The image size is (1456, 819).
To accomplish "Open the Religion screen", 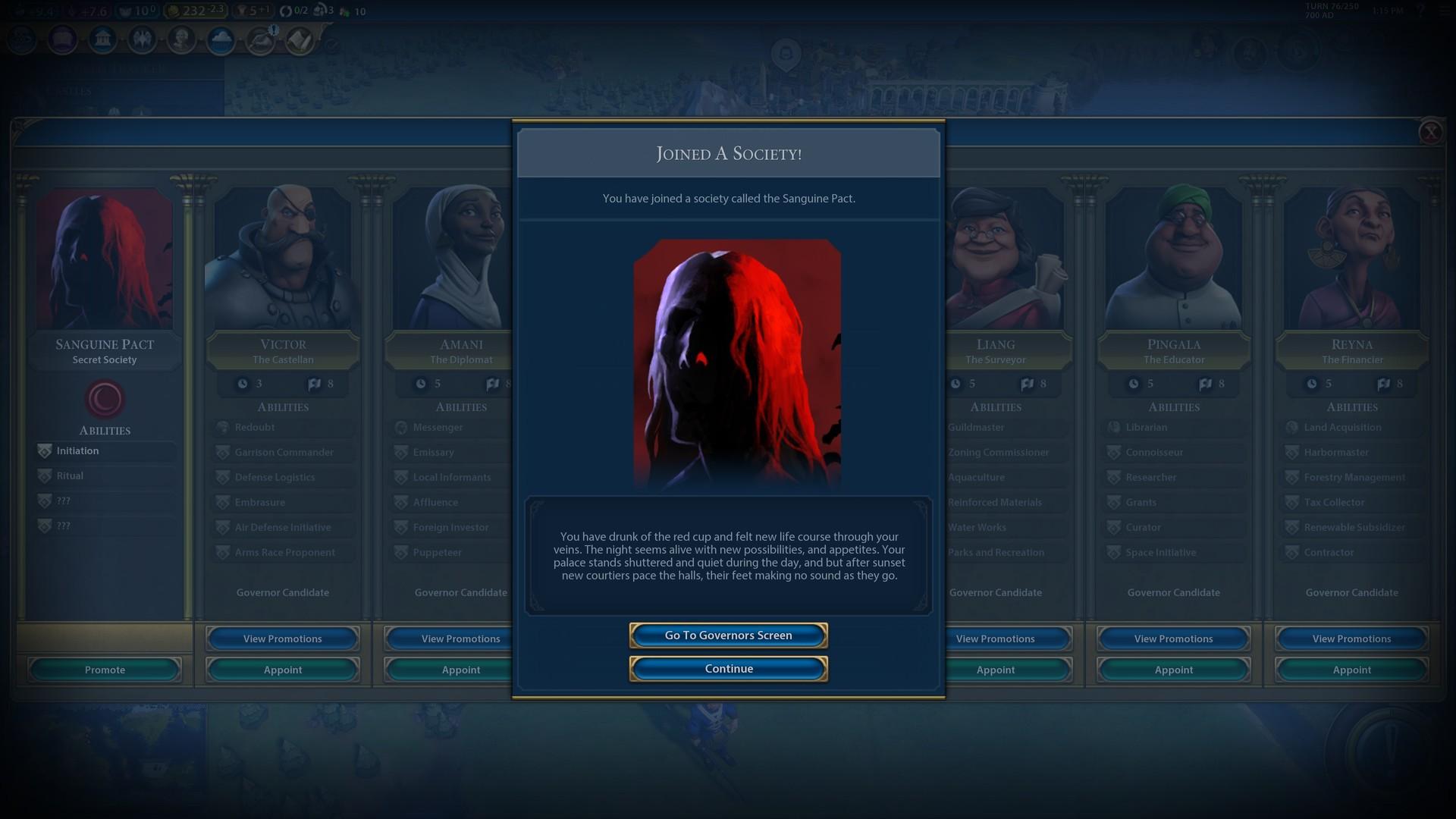I will coord(143,39).
